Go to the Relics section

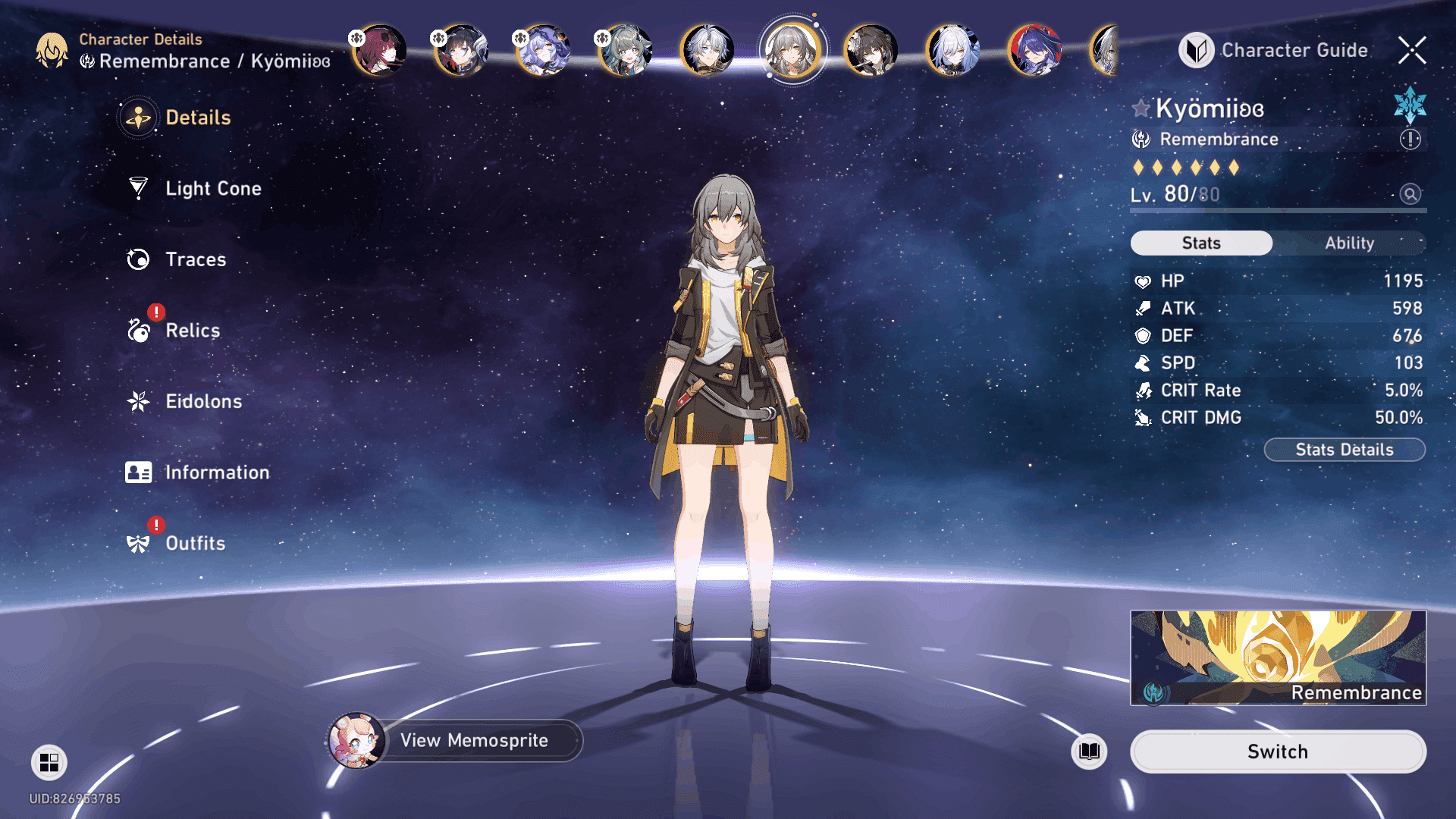pos(192,331)
